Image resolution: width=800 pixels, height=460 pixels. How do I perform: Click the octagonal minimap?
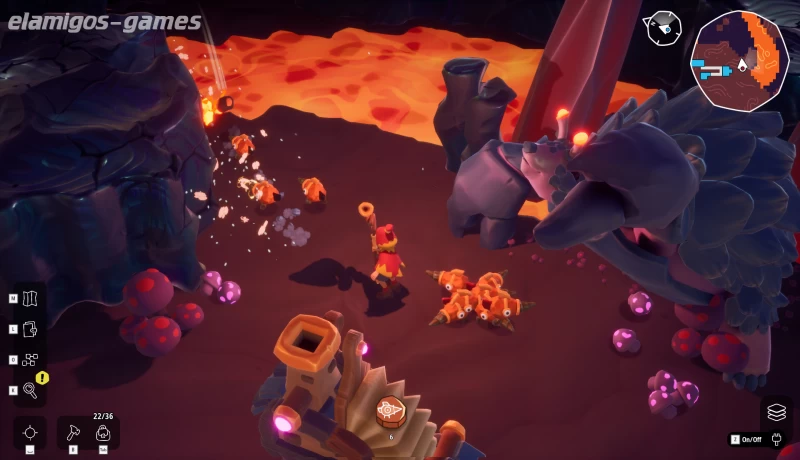739,60
